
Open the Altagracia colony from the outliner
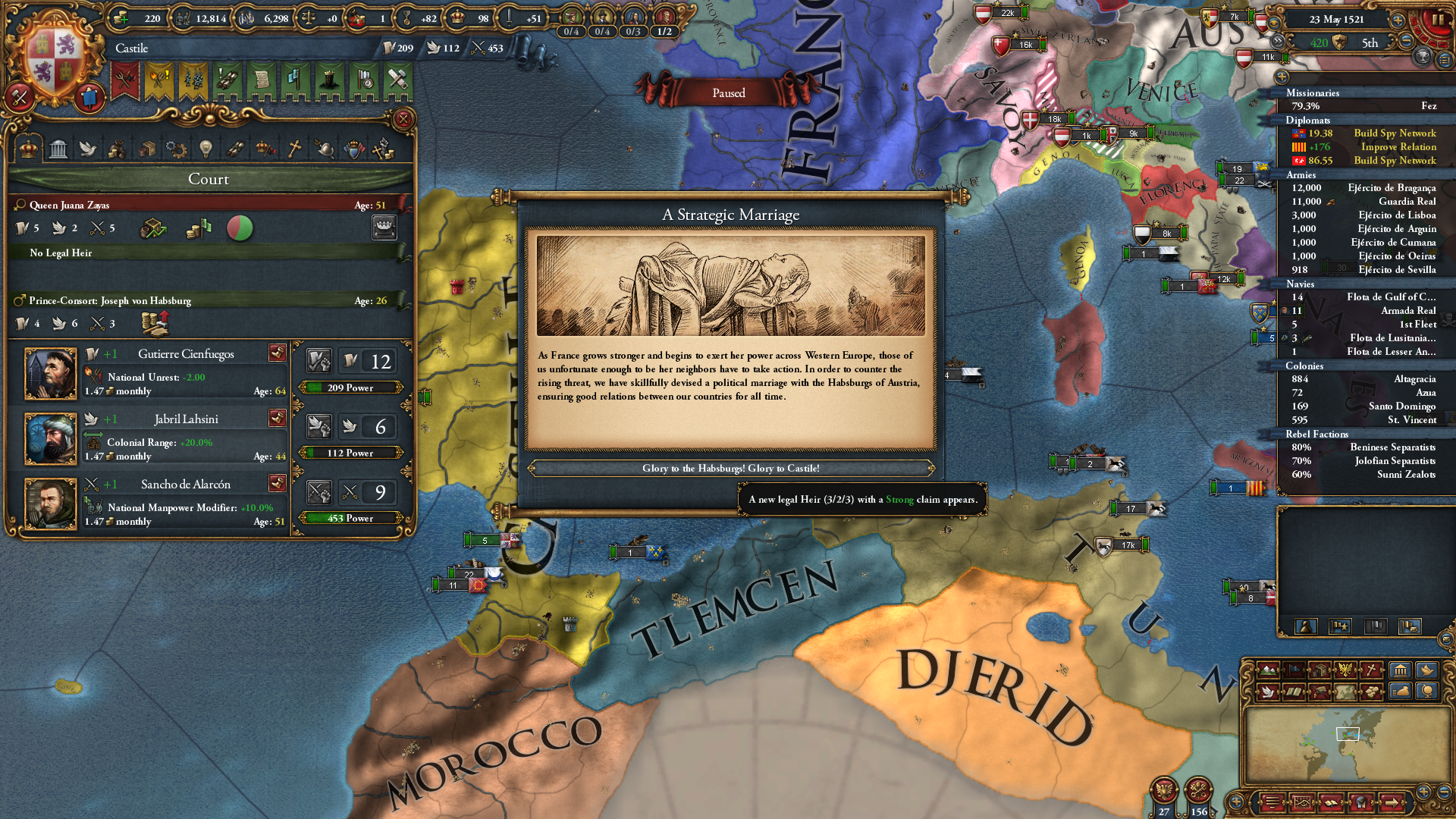pos(1414,379)
